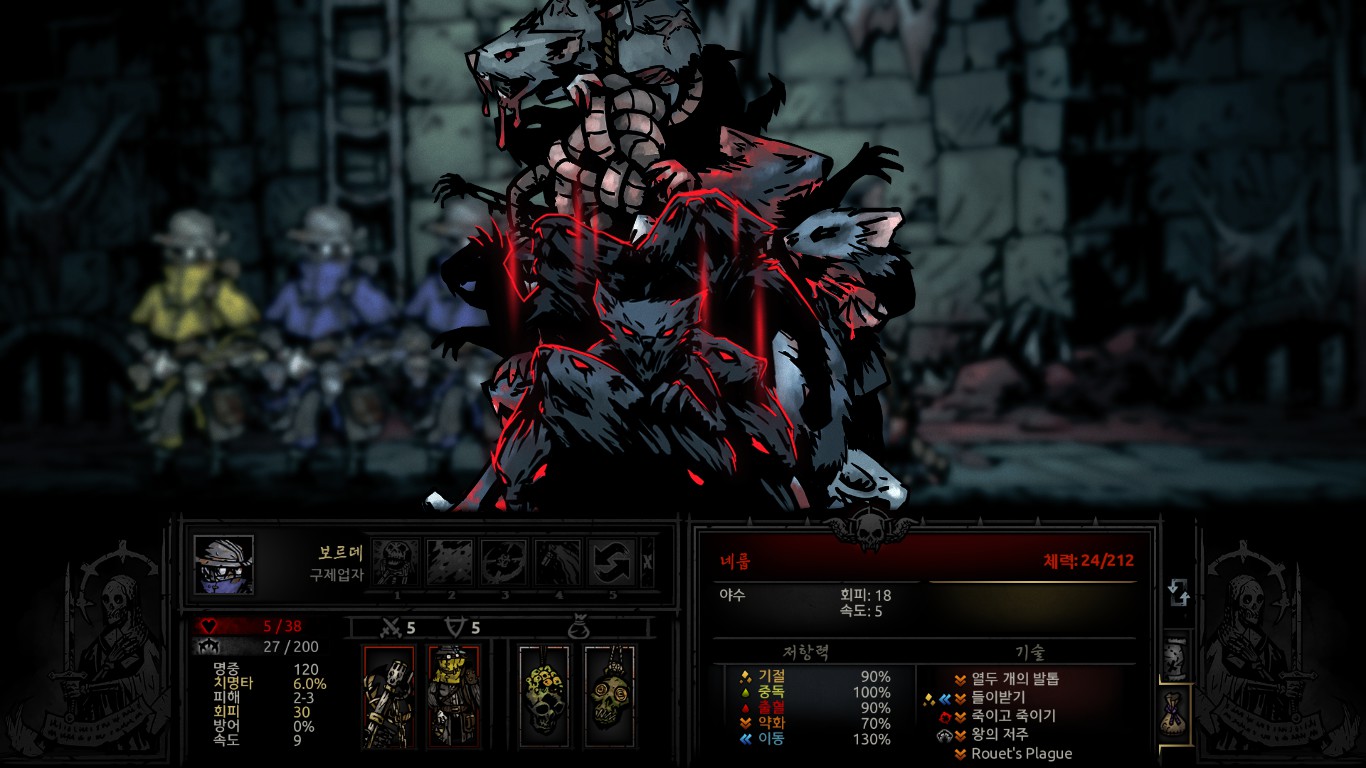The height and width of the screenshot is (768, 1366).
Task: Activate the third combat skill with the ring
Action: pyautogui.click(x=504, y=562)
